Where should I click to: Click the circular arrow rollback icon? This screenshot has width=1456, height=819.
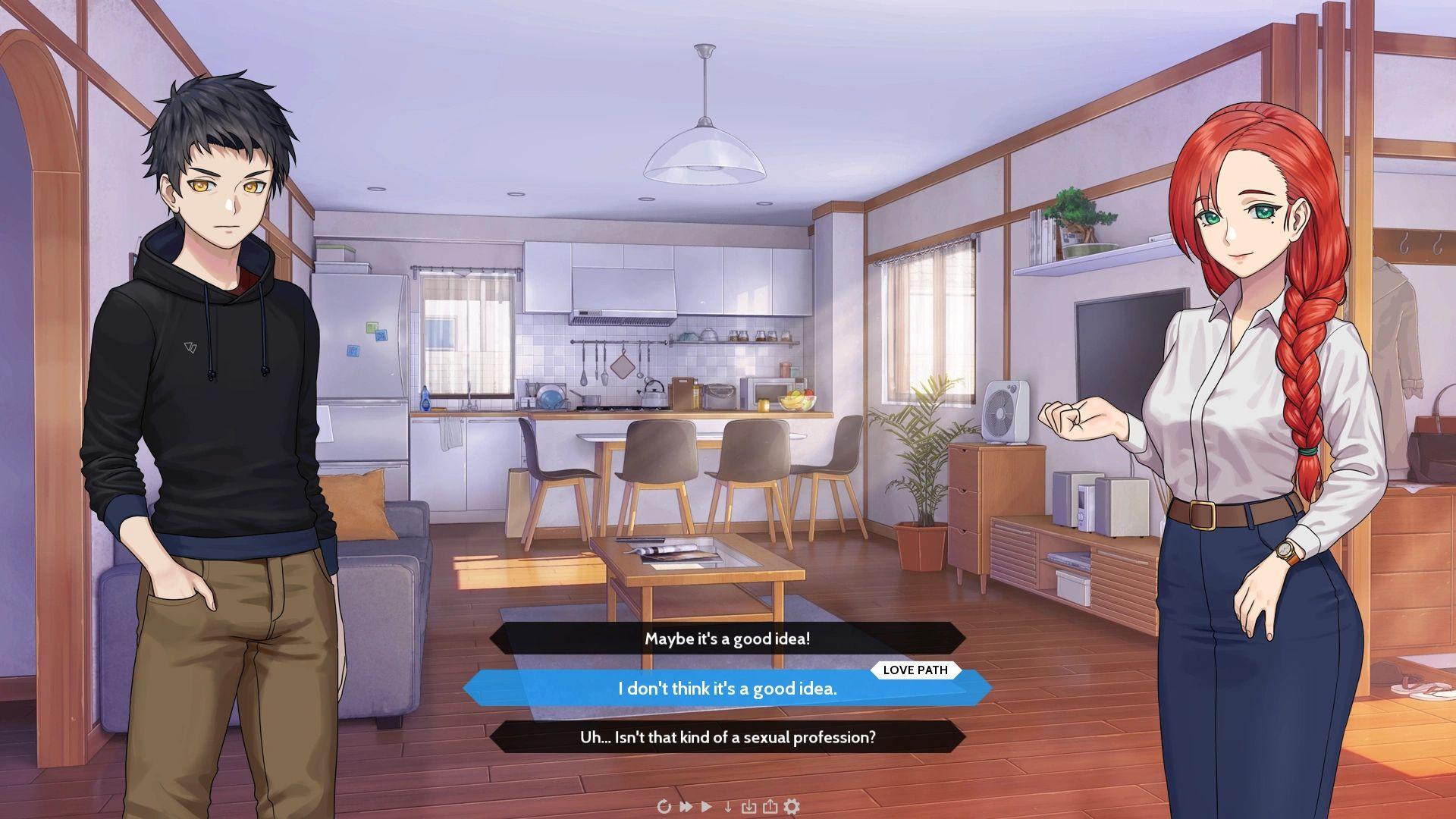point(664,806)
